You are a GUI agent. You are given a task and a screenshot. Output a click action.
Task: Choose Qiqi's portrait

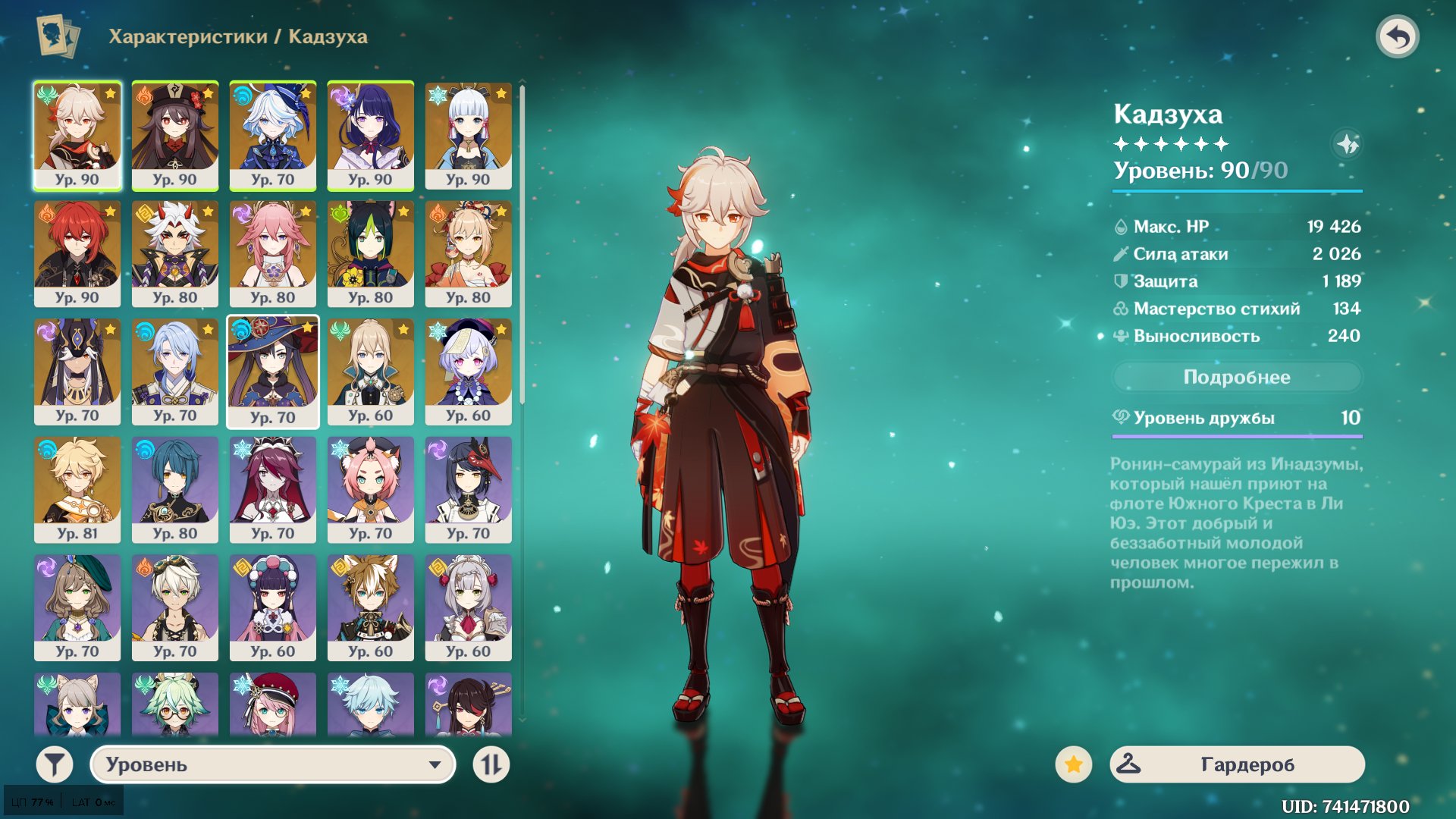coord(468,372)
